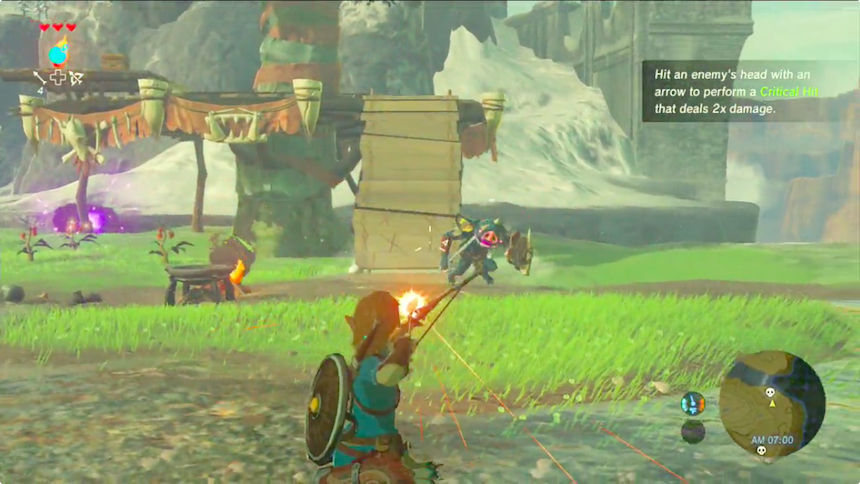Image resolution: width=860 pixels, height=484 pixels.
Task: Click the d-pad cross quick-select icon
Action: (58, 77)
